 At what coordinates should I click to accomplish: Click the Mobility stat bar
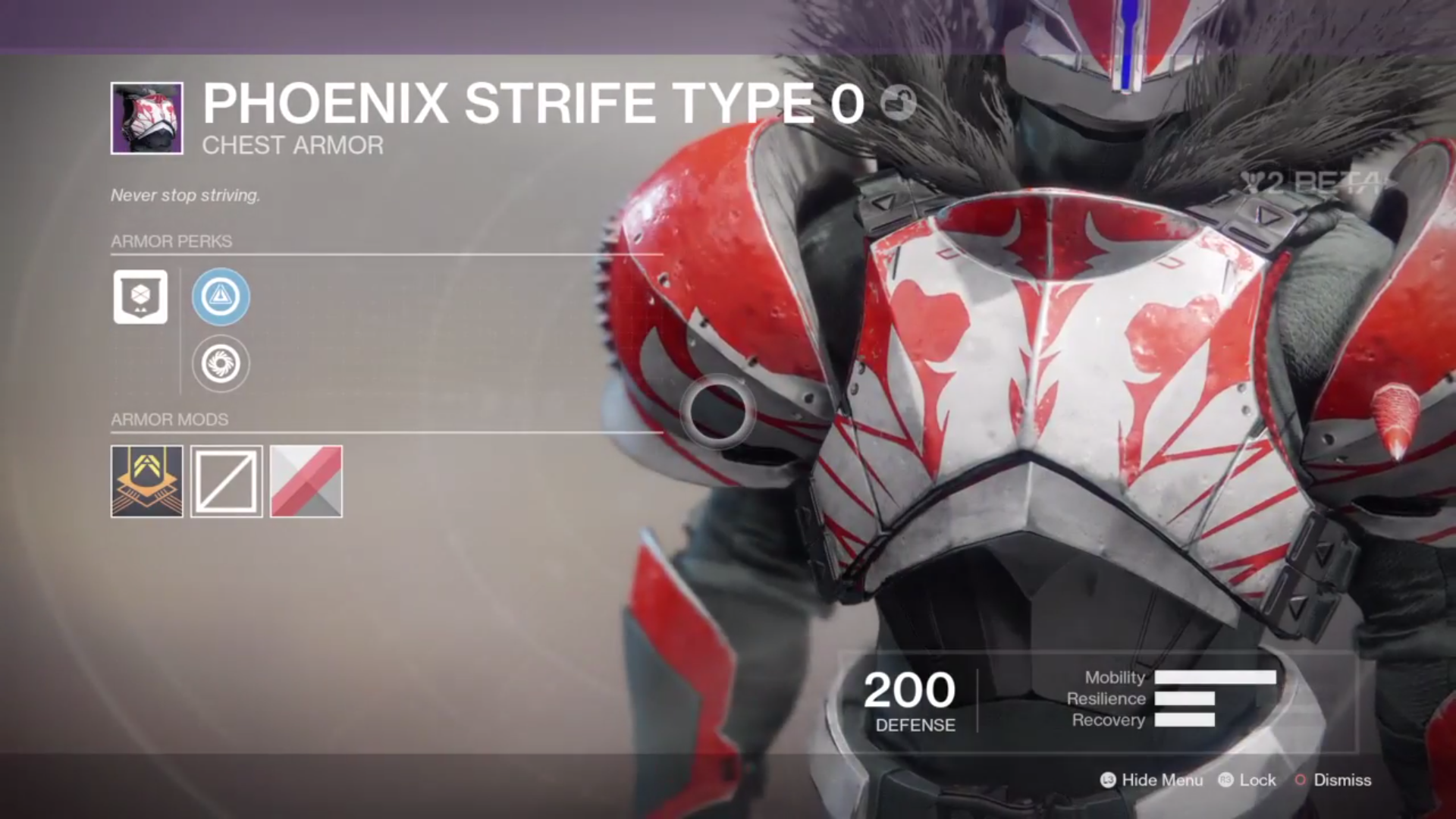(1214, 678)
